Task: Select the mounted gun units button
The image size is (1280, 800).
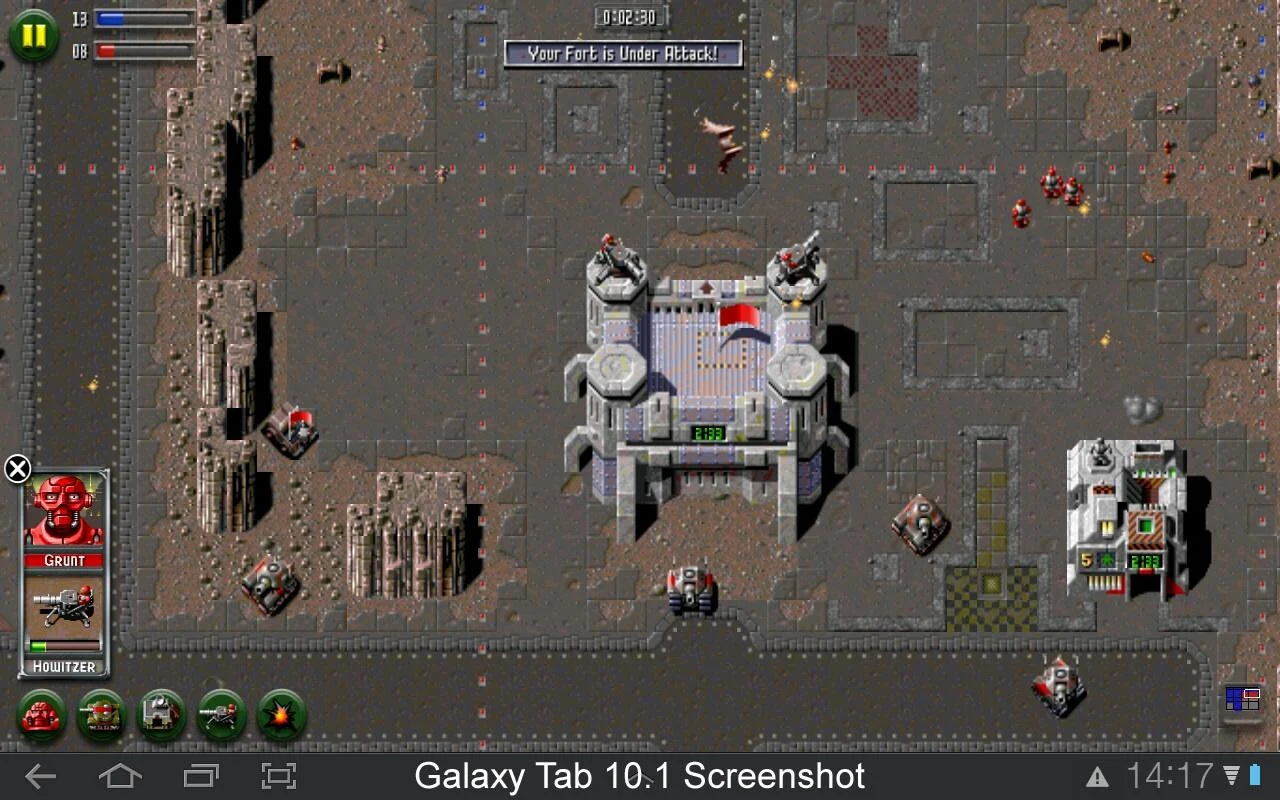Action: pyautogui.click(x=222, y=715)
